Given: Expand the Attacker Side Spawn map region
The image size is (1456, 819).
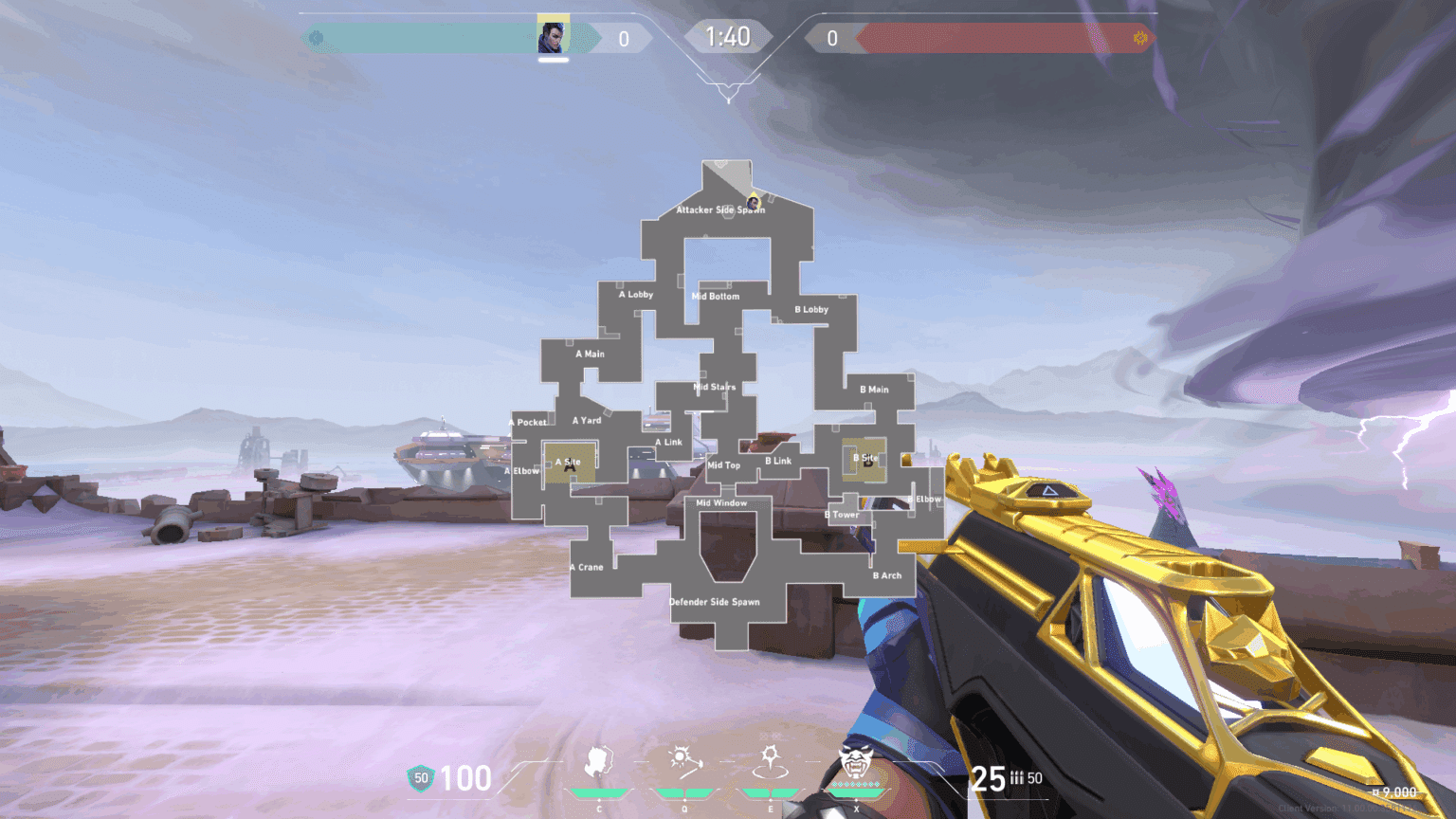Looking at the screenshot, I should click(721, 210).
